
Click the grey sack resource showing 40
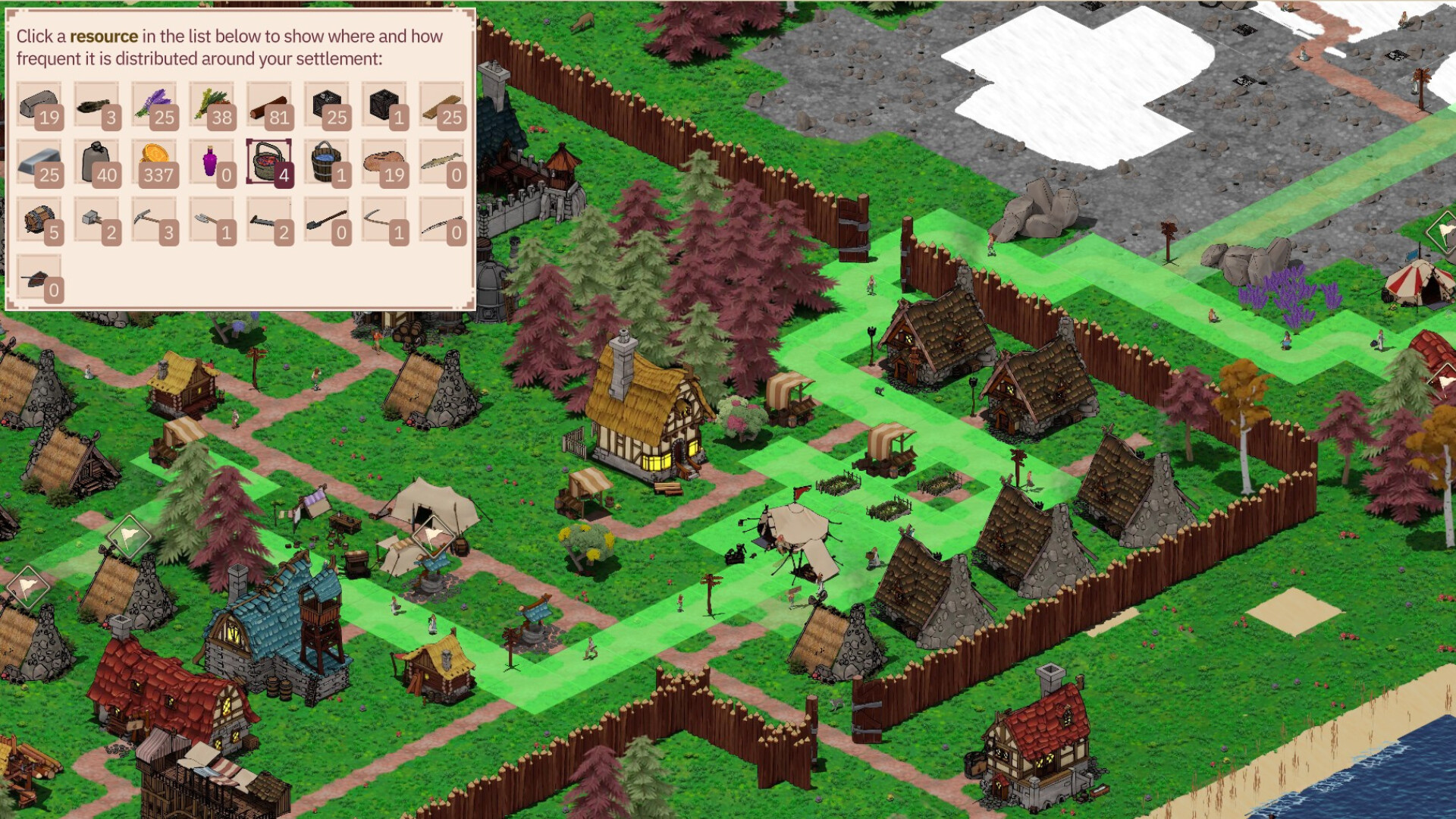[x=99, y=163]
